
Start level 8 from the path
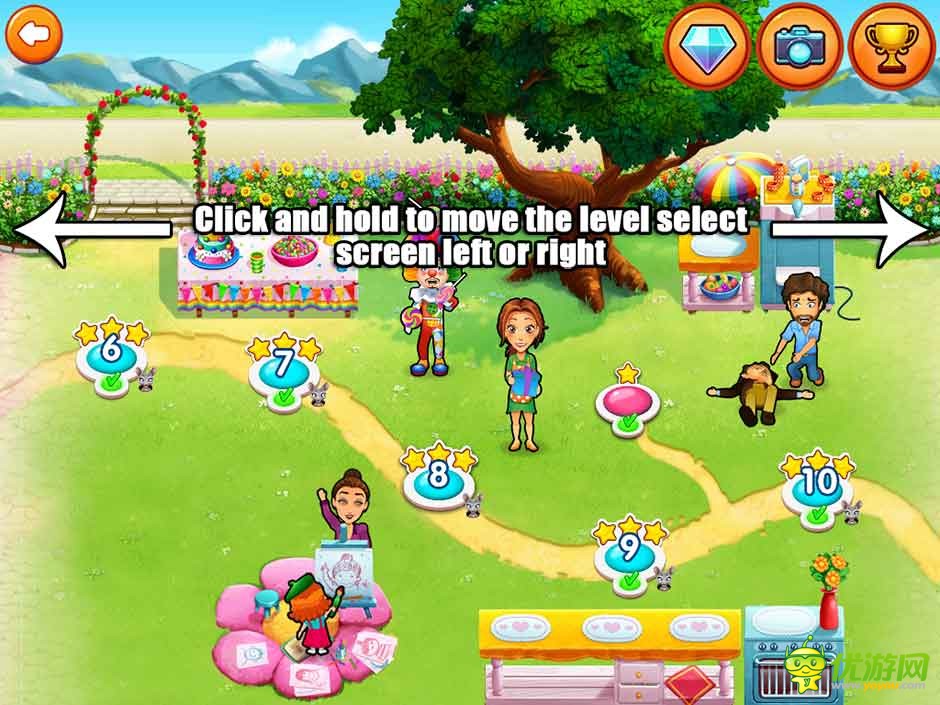[x=437, y=478]
